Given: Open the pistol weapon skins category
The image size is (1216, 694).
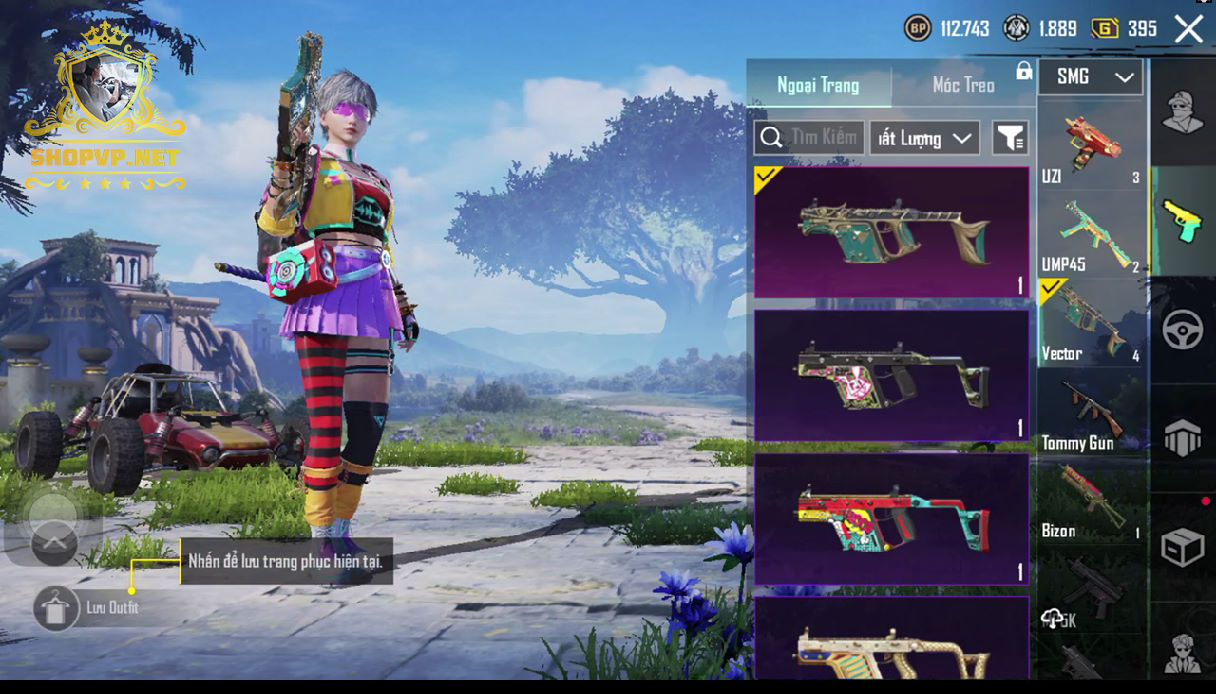Looking at the screenshot, I should [1182, 220].
